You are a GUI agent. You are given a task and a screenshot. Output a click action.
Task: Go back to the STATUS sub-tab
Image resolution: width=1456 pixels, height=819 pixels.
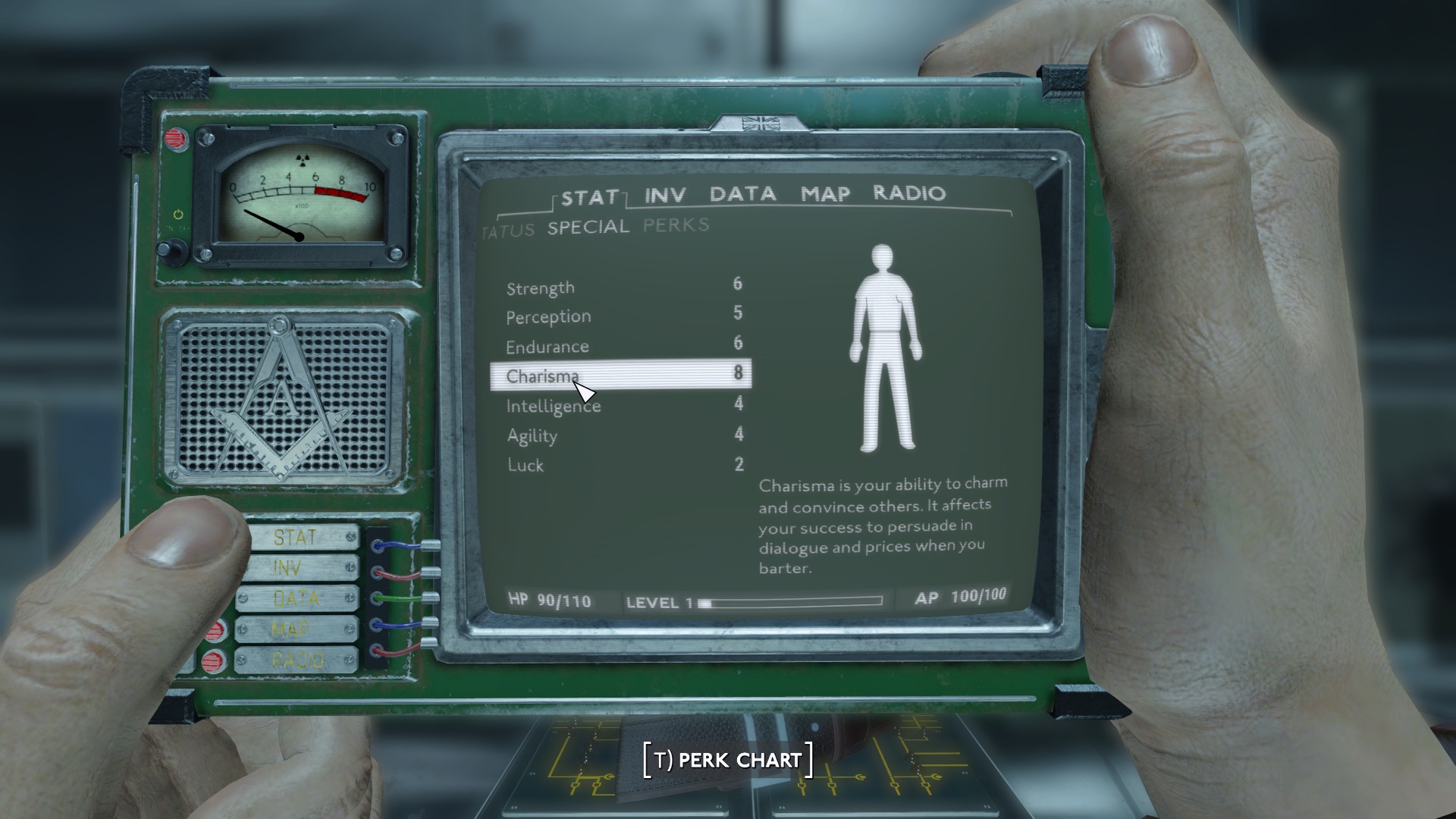(509, 231)
